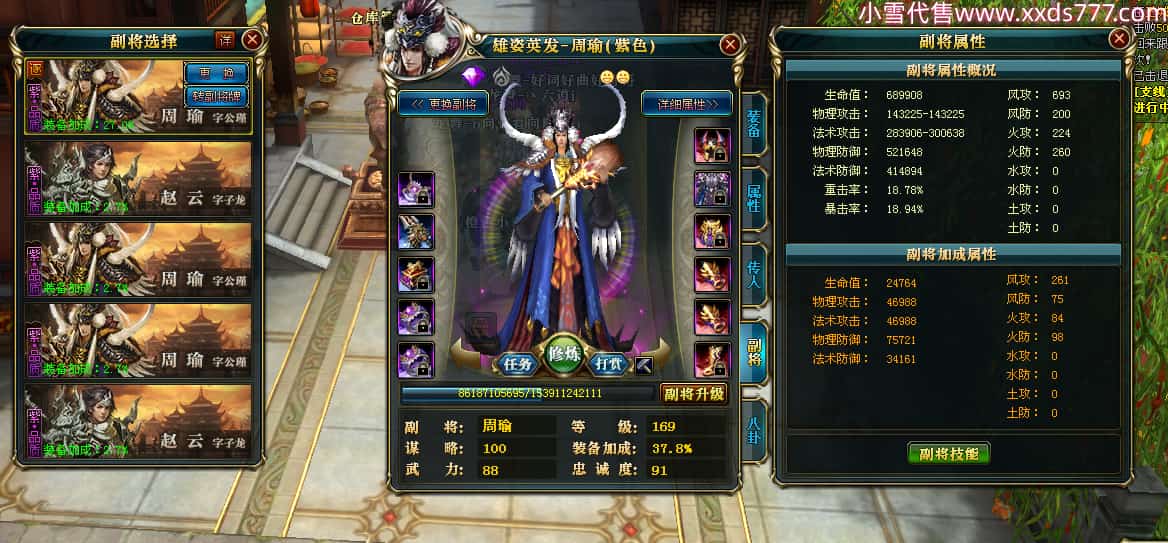Click the 打赏 button
This screenshot has height=543, width=1168.
(610, 363)
